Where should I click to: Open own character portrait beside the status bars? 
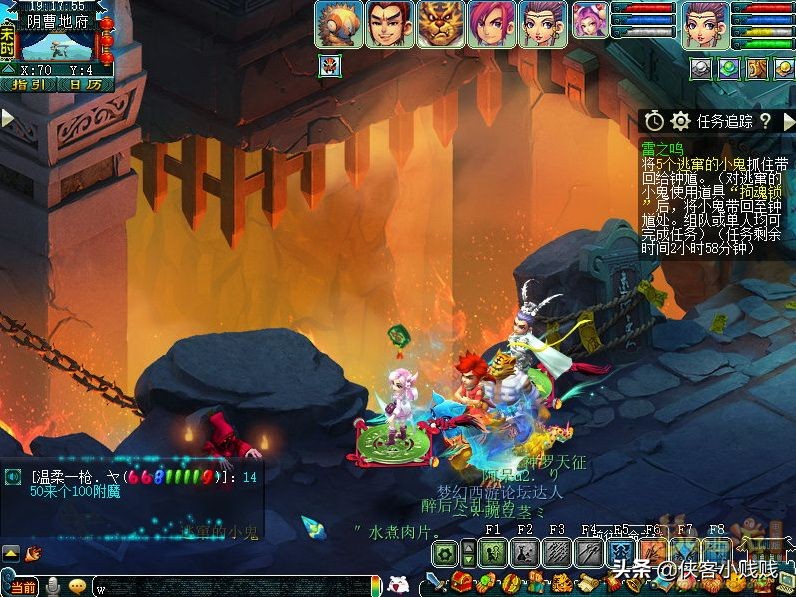[x=706, y=24]
